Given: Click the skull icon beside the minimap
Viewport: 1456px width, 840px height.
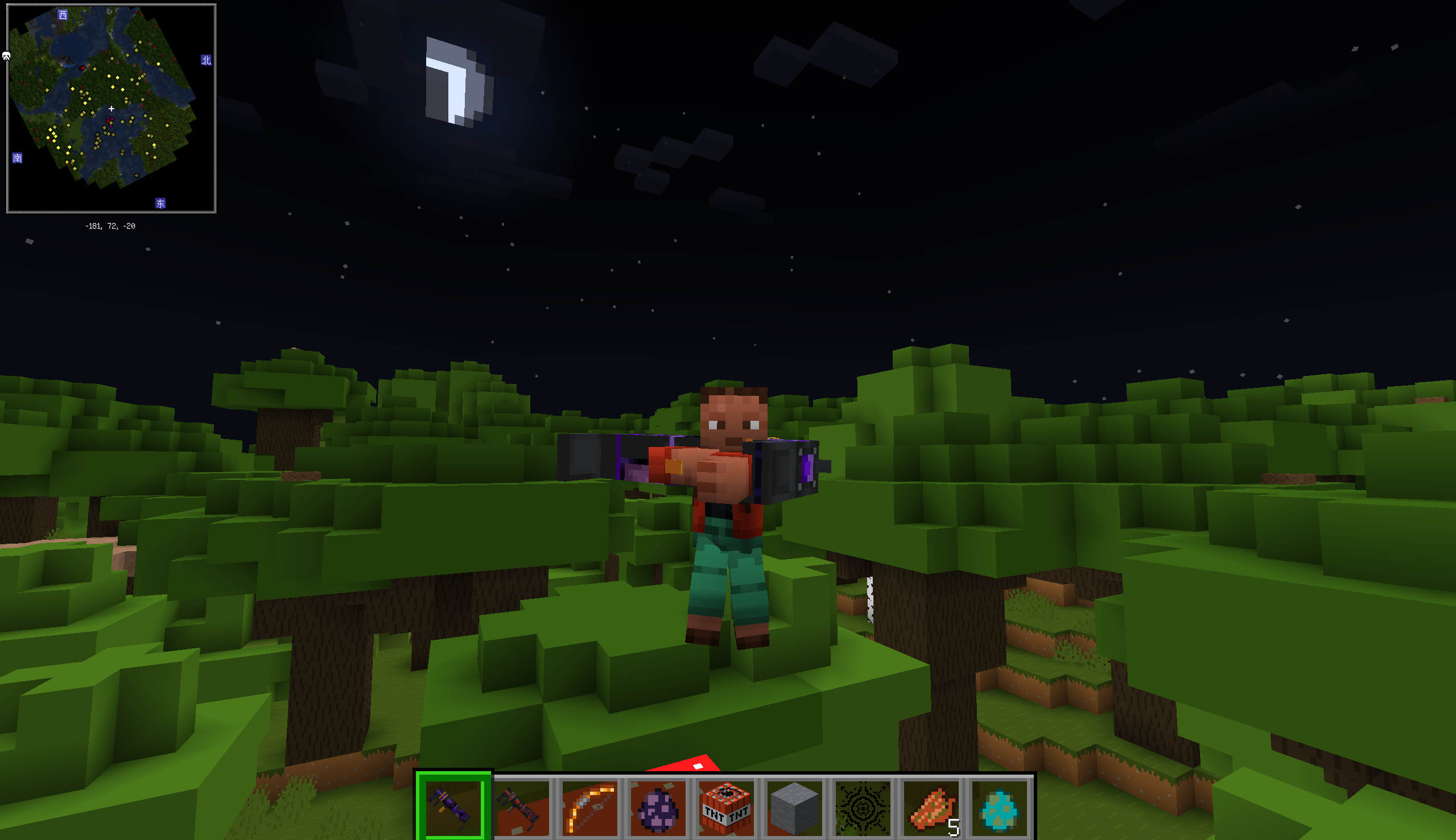Looking at the screenshot, I should (x=6, y=56).
